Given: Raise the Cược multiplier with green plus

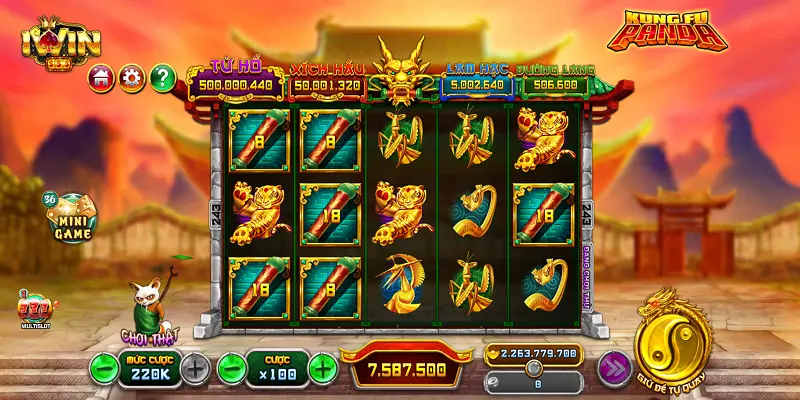Looking at the screenshot, I should pos(322,367).
